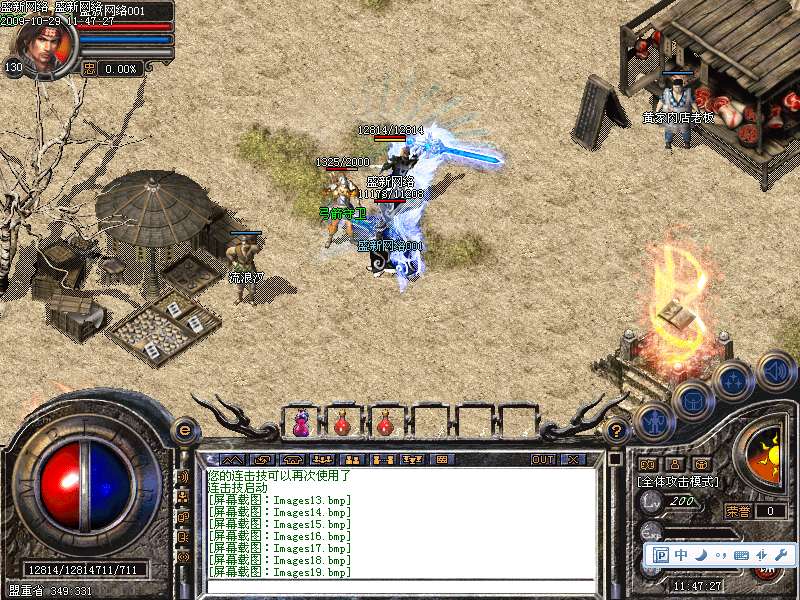Open the bag inventory round button
This screenshot has width=800, height=600.
(692, 400)
